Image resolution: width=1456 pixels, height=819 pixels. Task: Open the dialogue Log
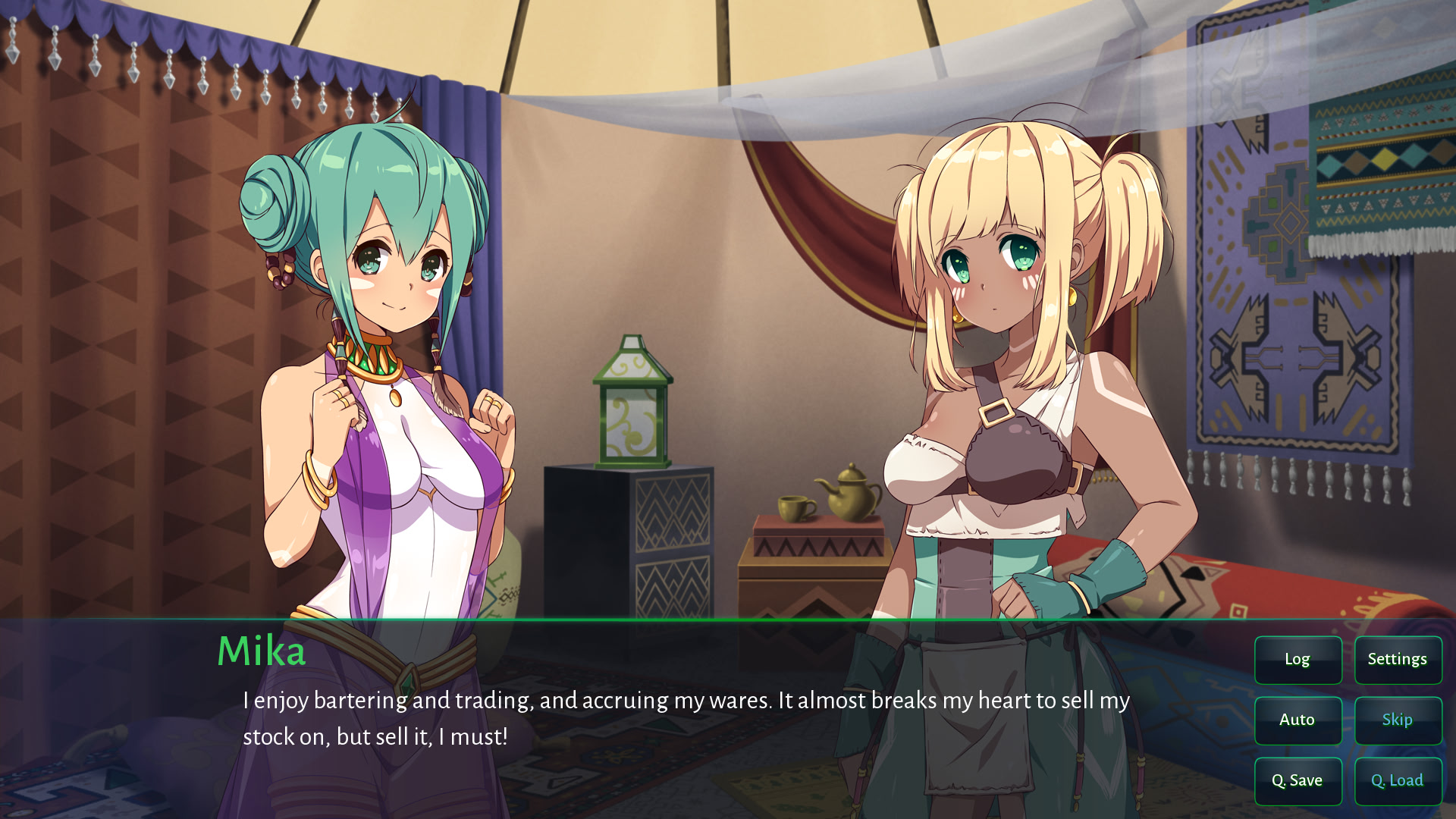coord(1298,660)
